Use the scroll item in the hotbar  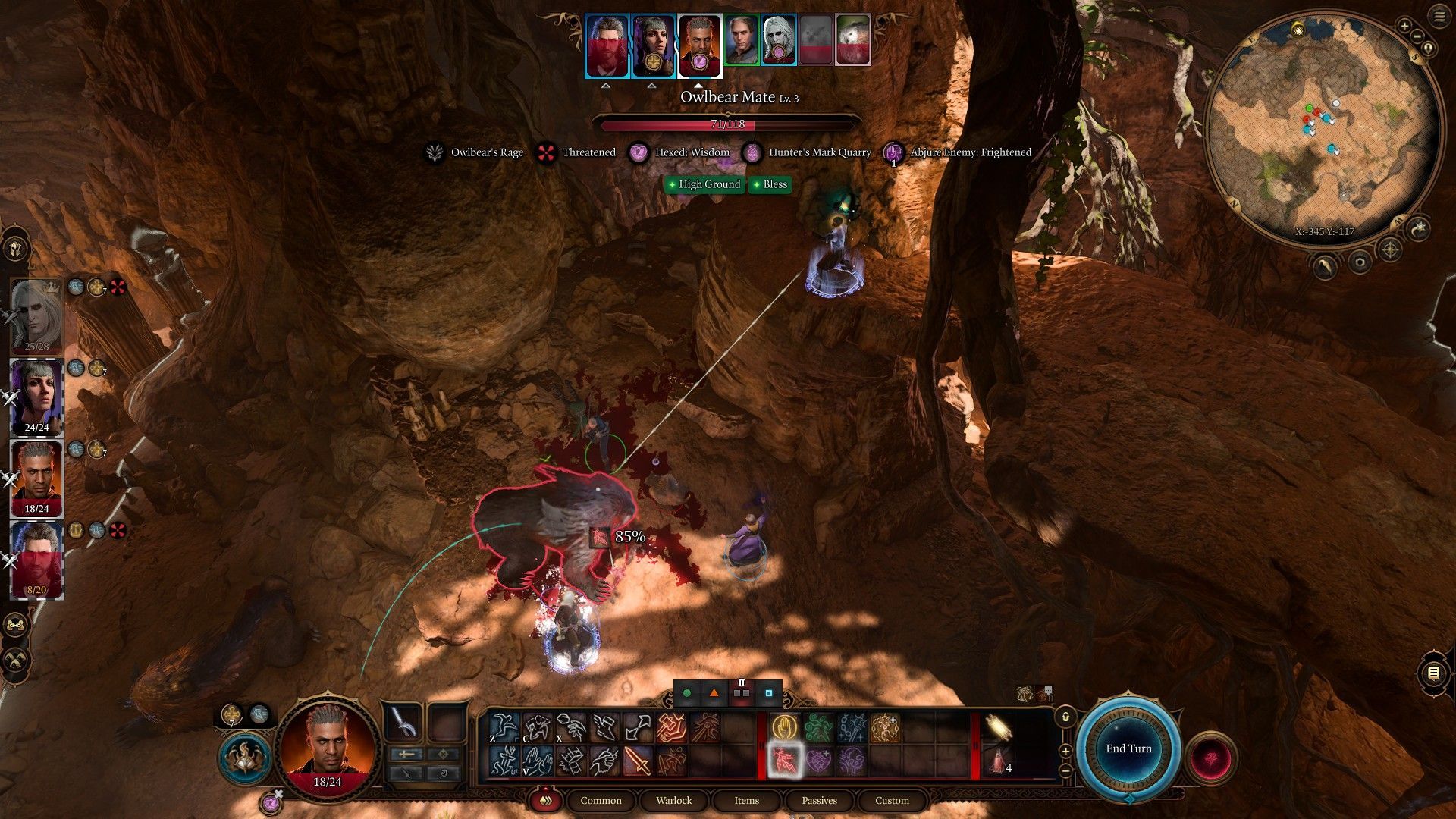998,728
